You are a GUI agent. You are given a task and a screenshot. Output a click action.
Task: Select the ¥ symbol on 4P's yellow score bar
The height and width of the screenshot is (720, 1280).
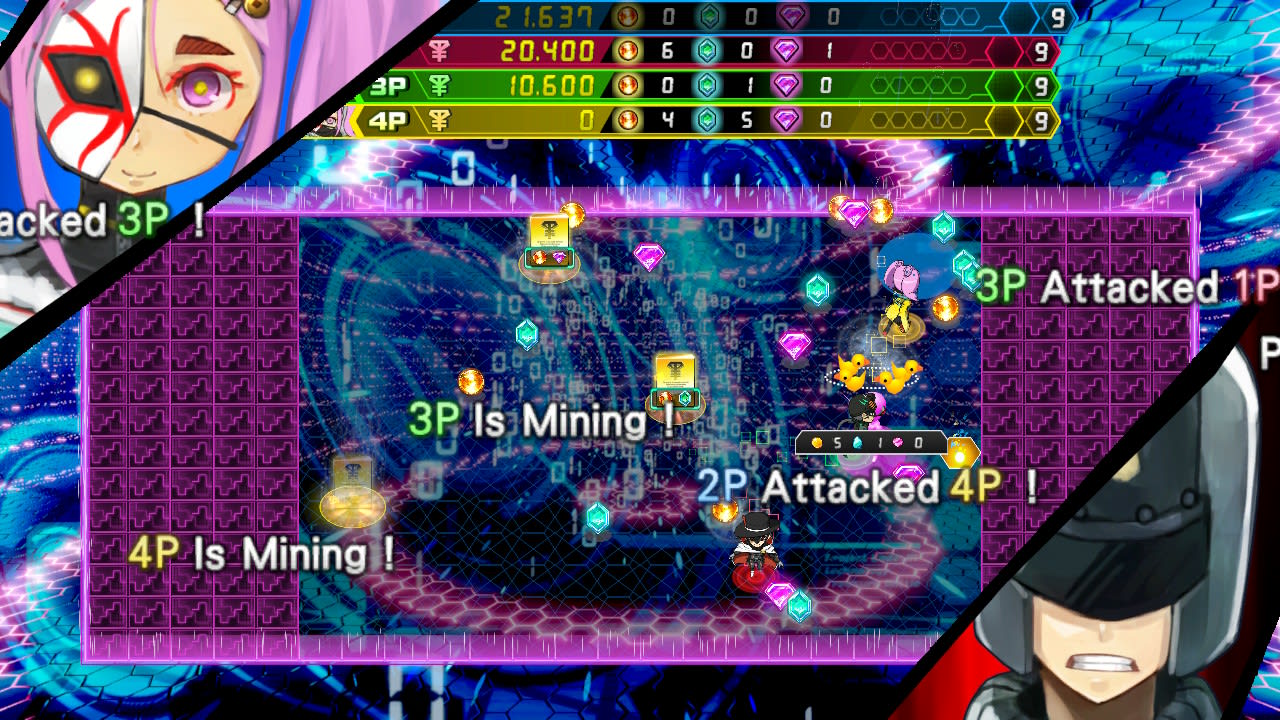pyautogui.click(x=440, y=117)
